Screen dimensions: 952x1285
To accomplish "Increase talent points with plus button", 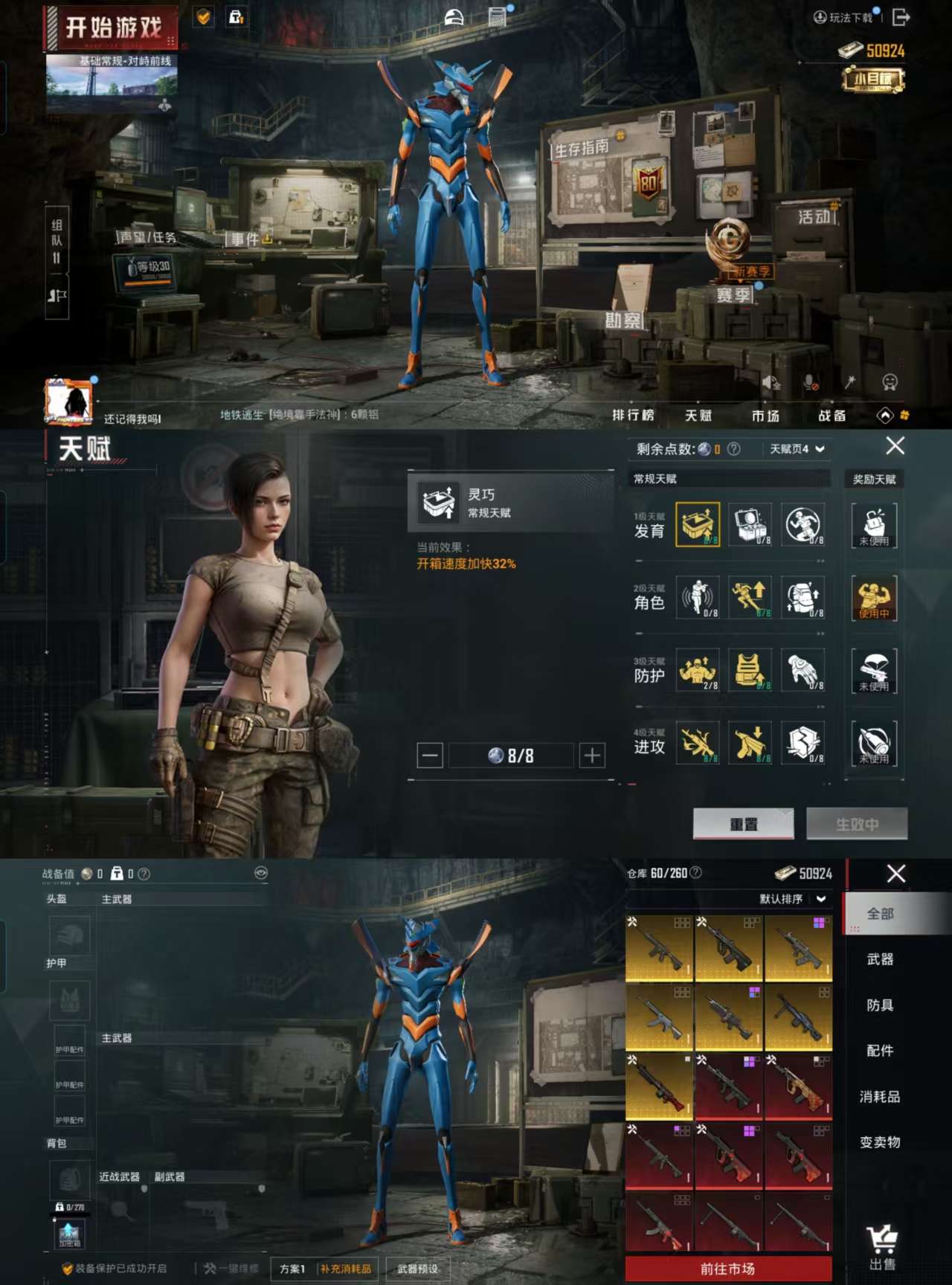I will click(x=592, y=756).
